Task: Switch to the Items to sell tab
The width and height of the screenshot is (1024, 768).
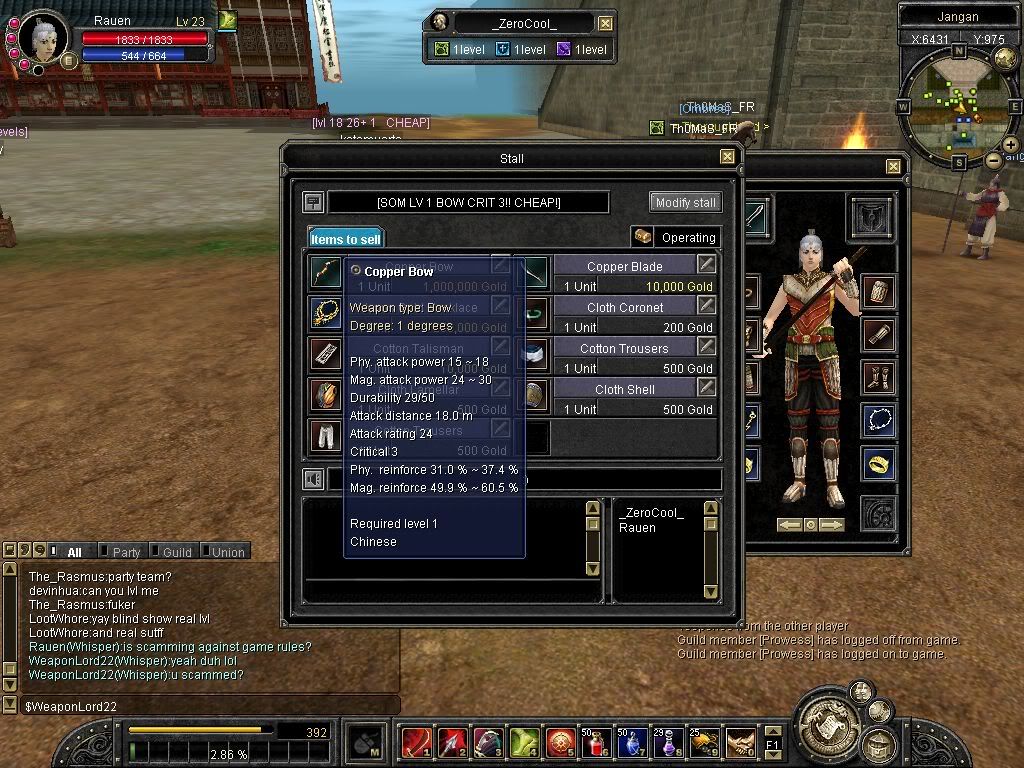Action: pos(345,239)
